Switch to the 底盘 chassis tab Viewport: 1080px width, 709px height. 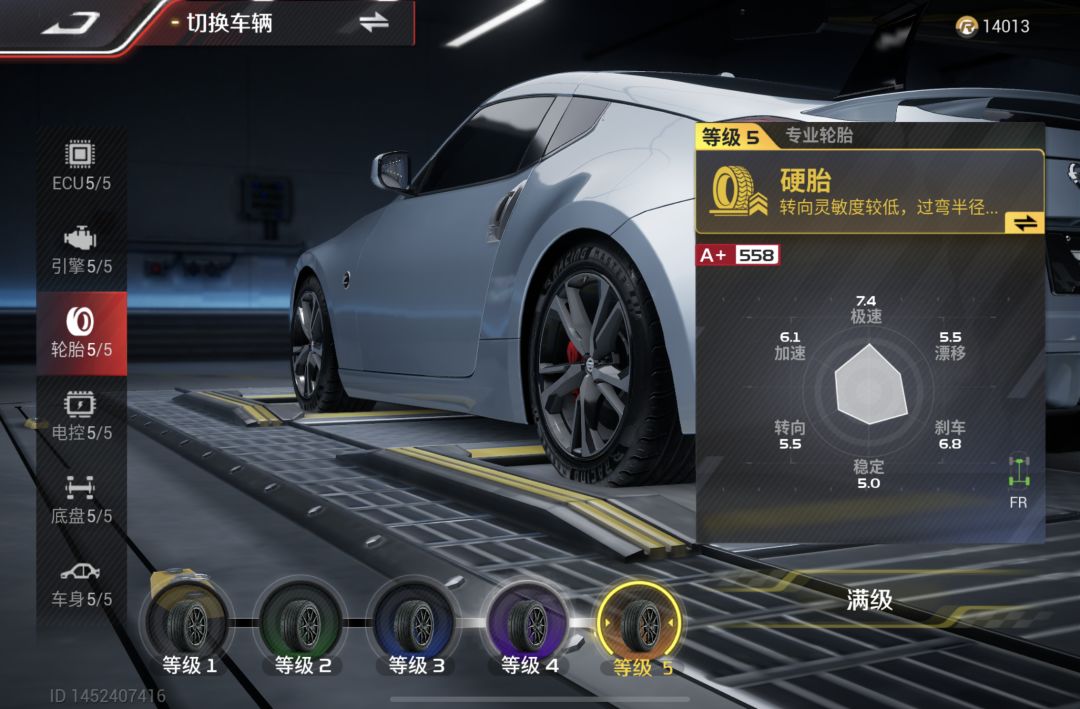[x=82, y=499]
